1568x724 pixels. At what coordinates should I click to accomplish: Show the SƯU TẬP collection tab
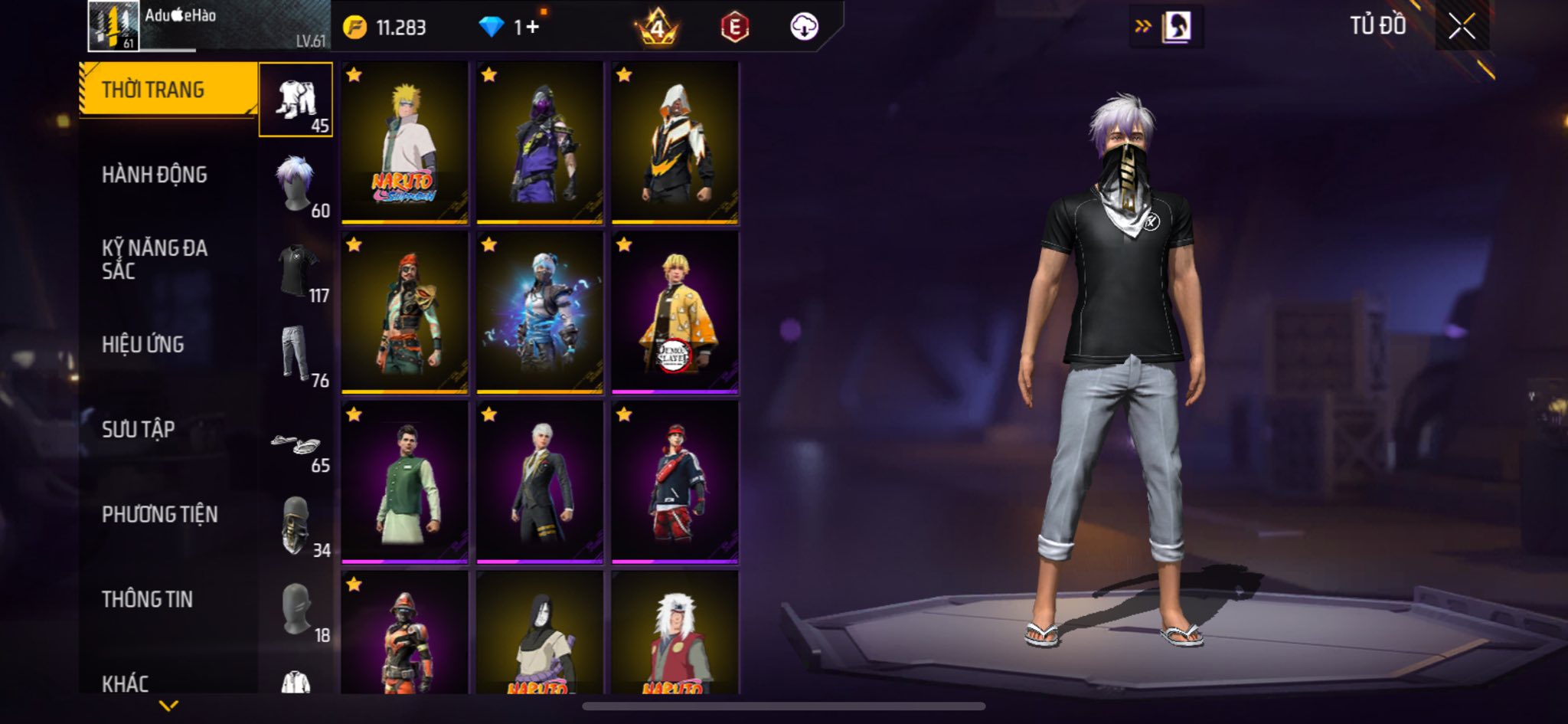139,429
